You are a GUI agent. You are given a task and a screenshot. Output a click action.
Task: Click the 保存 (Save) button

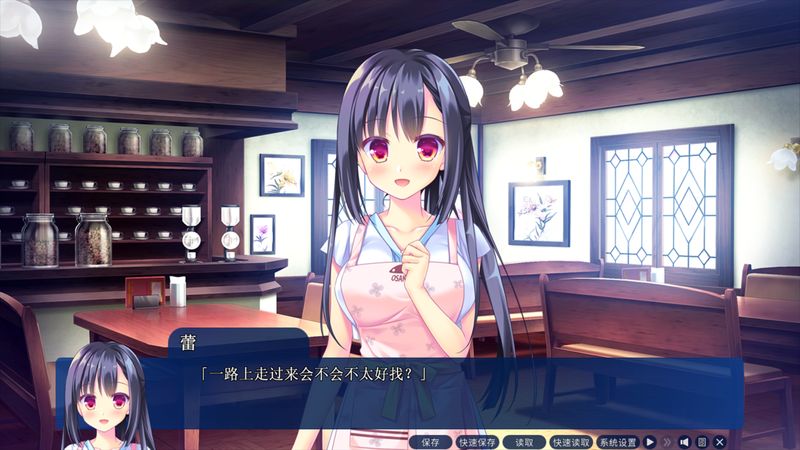(430, 442)
